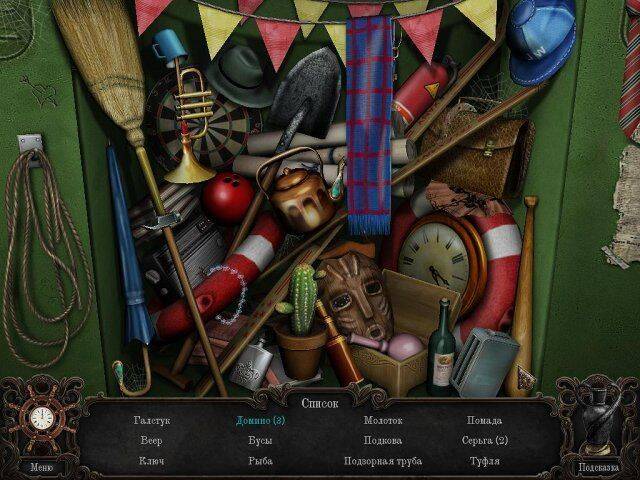Use the Подсказка hint button
The image size is (640, 480).
pyautogui.click(x=598, y=466)
